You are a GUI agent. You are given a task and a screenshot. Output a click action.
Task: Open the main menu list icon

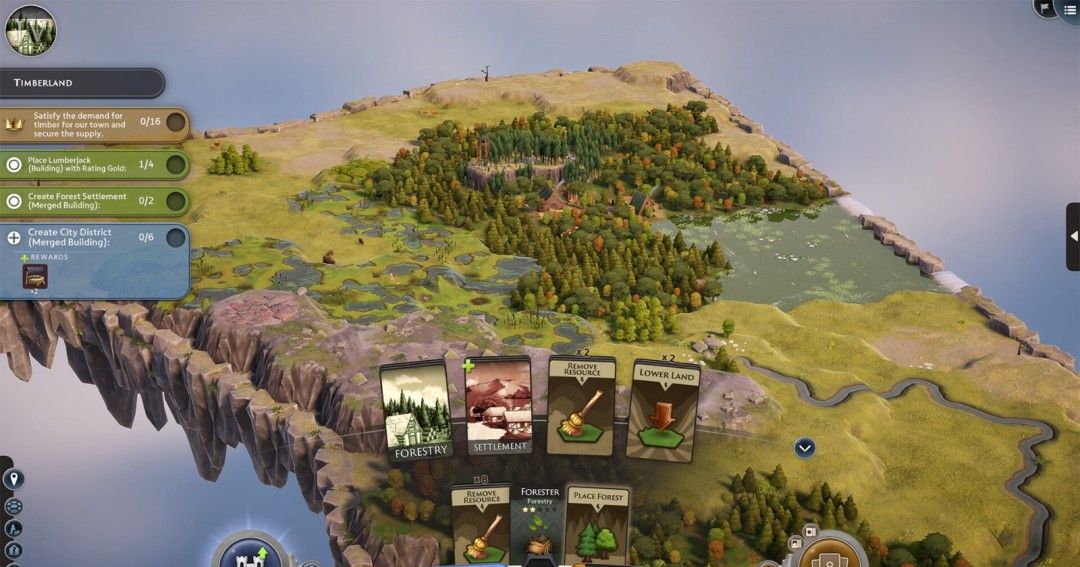(x=1070, y=8)
